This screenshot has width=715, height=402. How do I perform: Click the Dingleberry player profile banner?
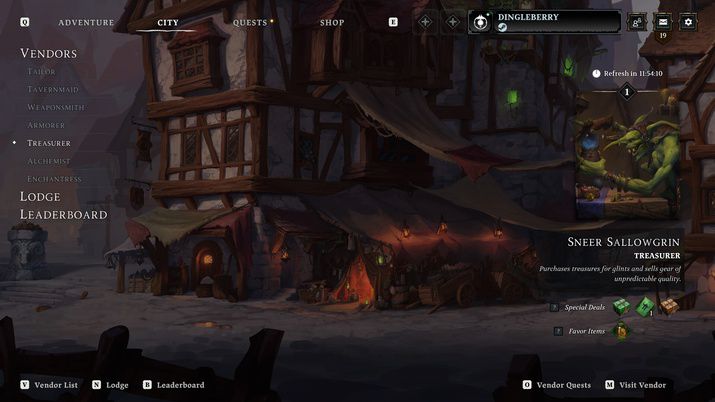pos(545,22)
